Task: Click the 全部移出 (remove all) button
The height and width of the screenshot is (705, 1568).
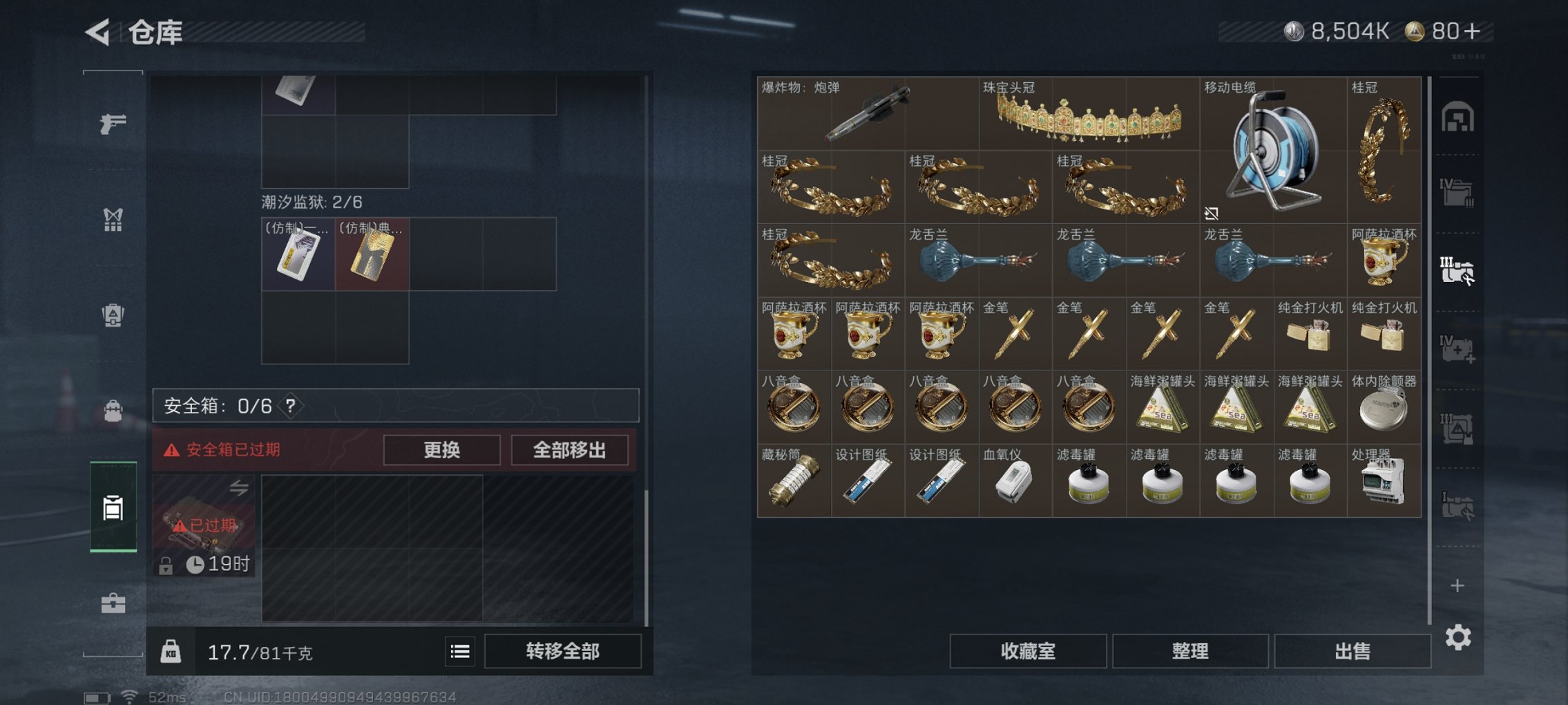Action: (569, 450)
